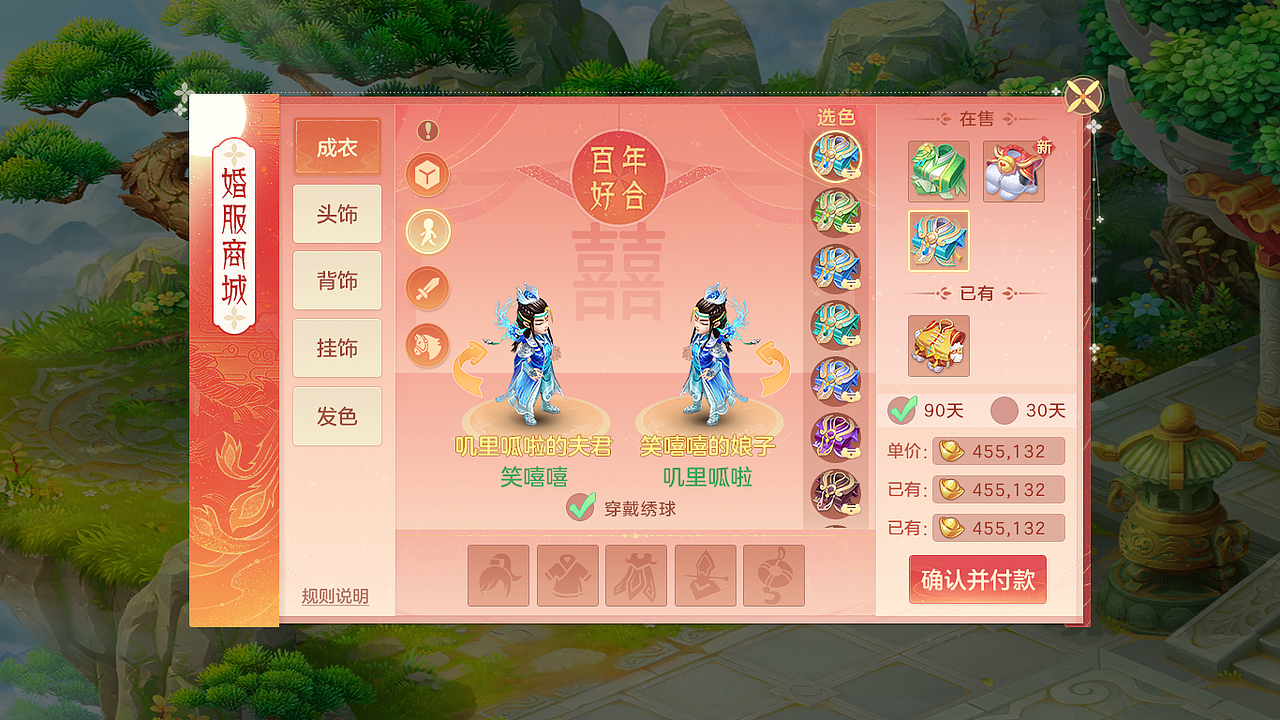Select the clothing preview icon
This screenshot has height=720, width=1280.
click(x=567, y=577)
